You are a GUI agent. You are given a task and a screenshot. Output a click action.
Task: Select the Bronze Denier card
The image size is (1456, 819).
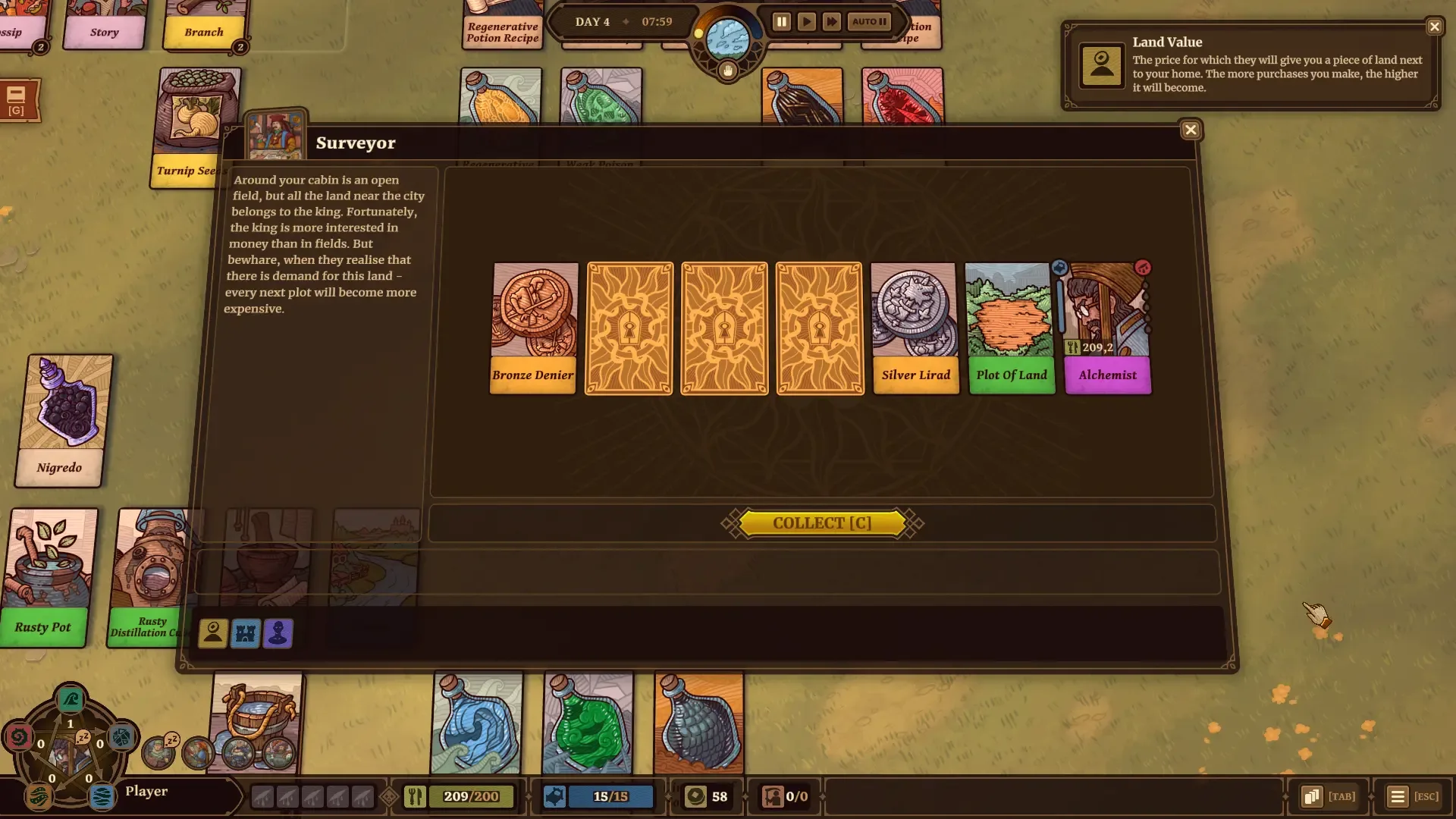point(532,328)
